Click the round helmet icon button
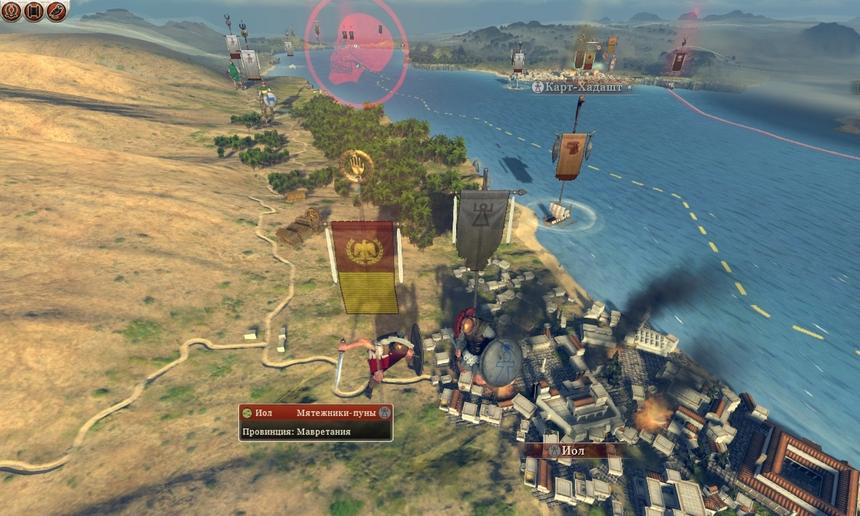Image resolution: width=860 pixels, height=516 pixels. [11, 11]
